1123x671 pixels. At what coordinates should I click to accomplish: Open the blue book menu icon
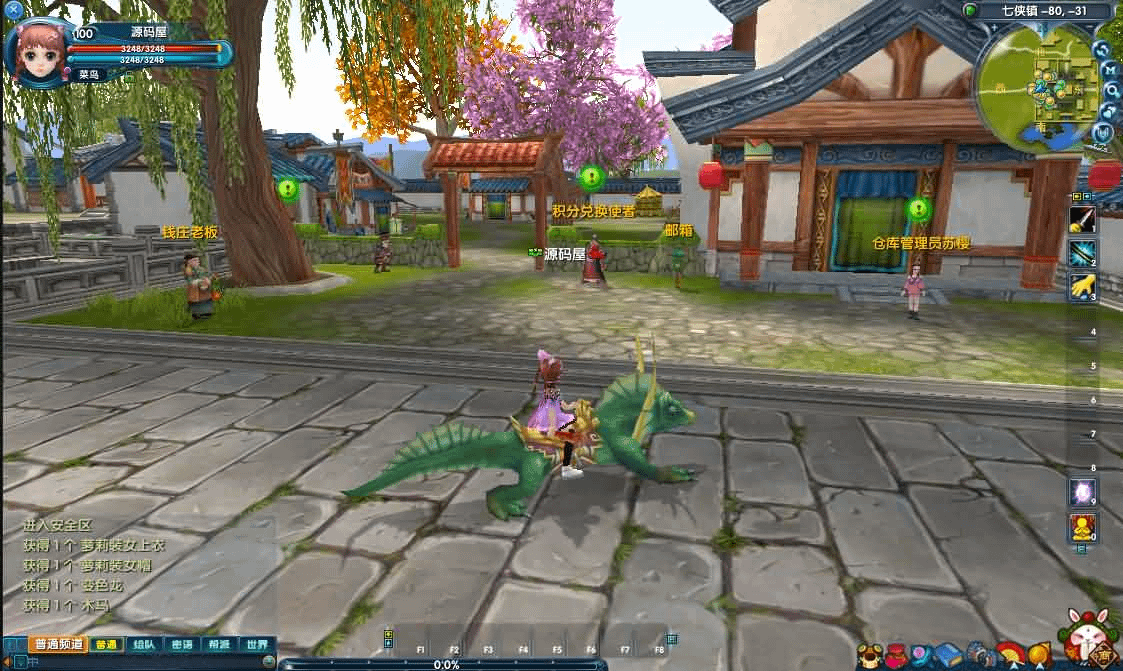tap(947, 656)
